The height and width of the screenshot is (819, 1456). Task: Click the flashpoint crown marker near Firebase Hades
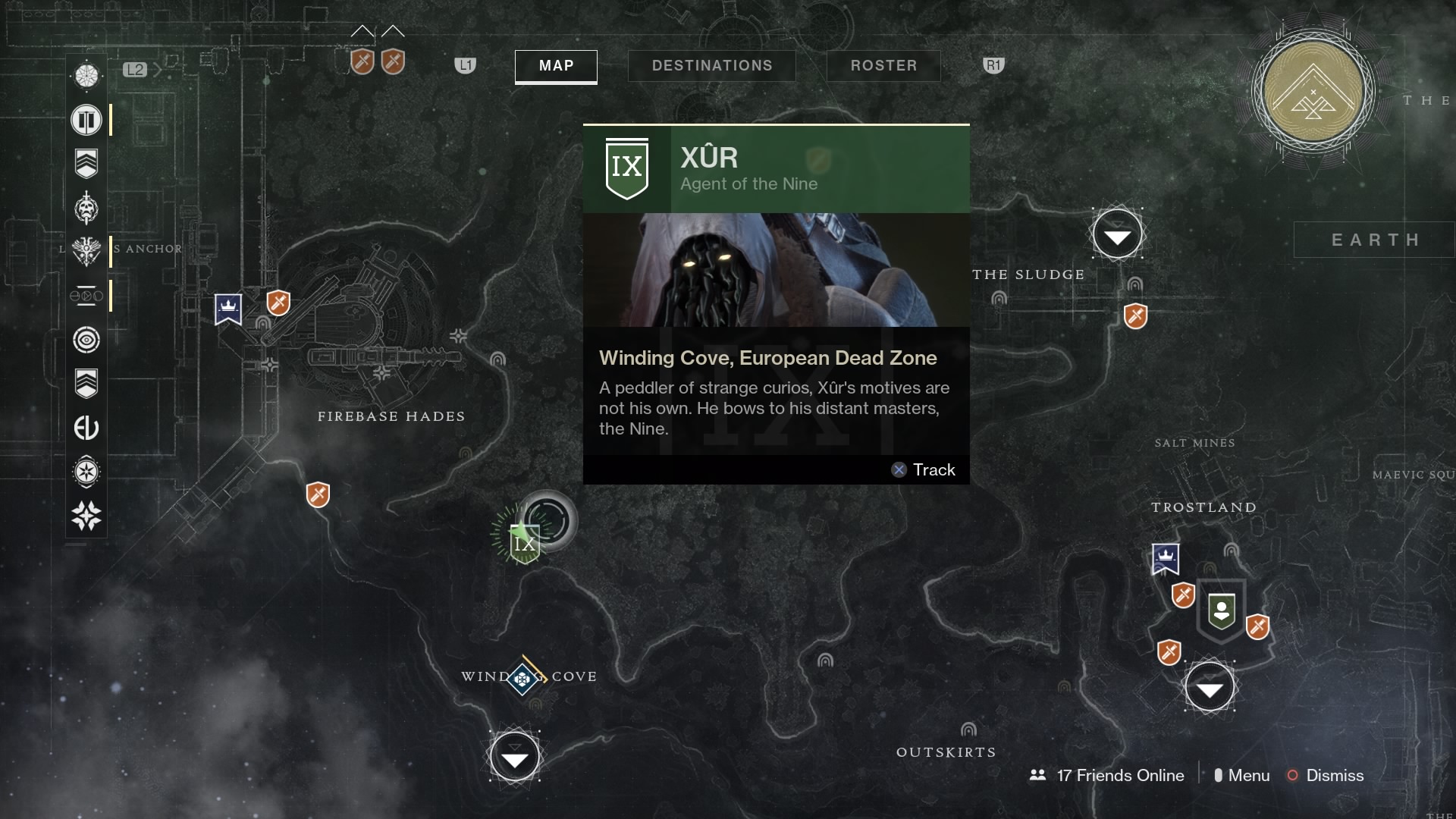point(228,309)
